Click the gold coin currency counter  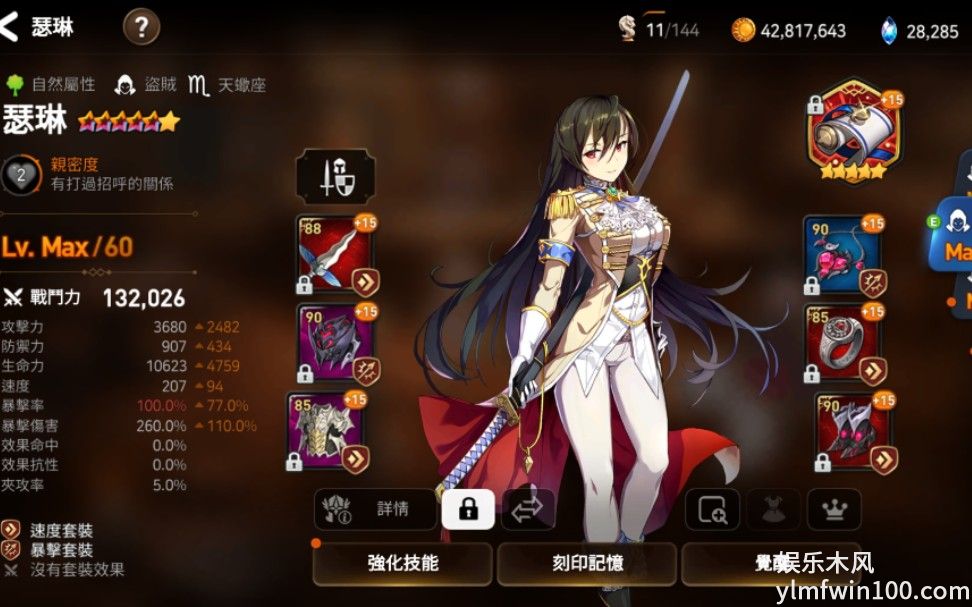pos(789,31)
